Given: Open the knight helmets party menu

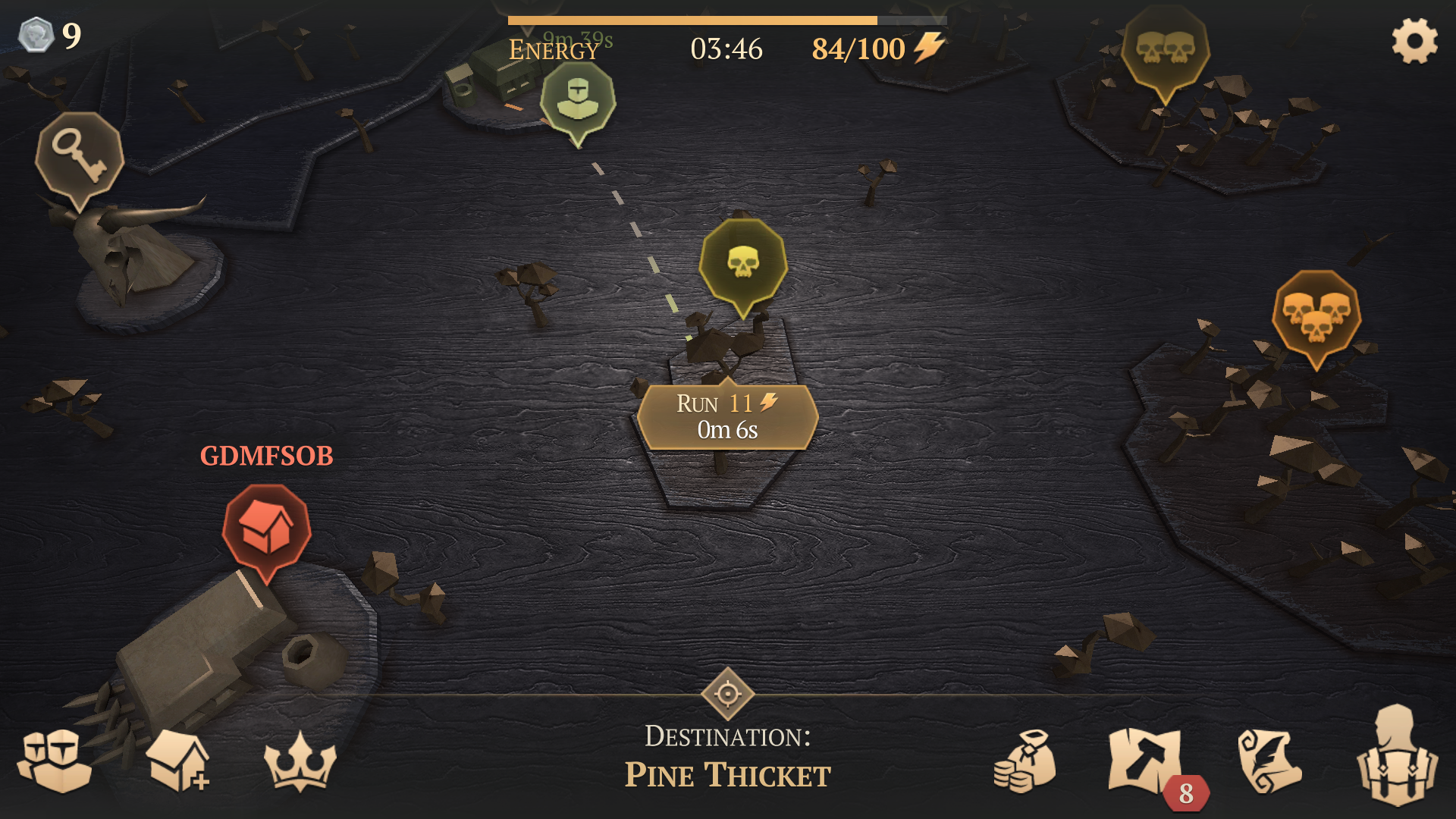Looking at the screenshot, I should [55, 760].
